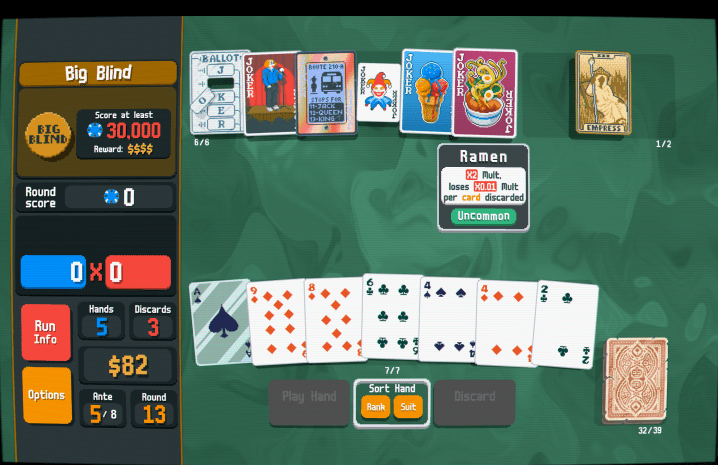This screenshot has height=465, width=718.
Task: Pick the 4 of Diamonds card
Action: 505,322
